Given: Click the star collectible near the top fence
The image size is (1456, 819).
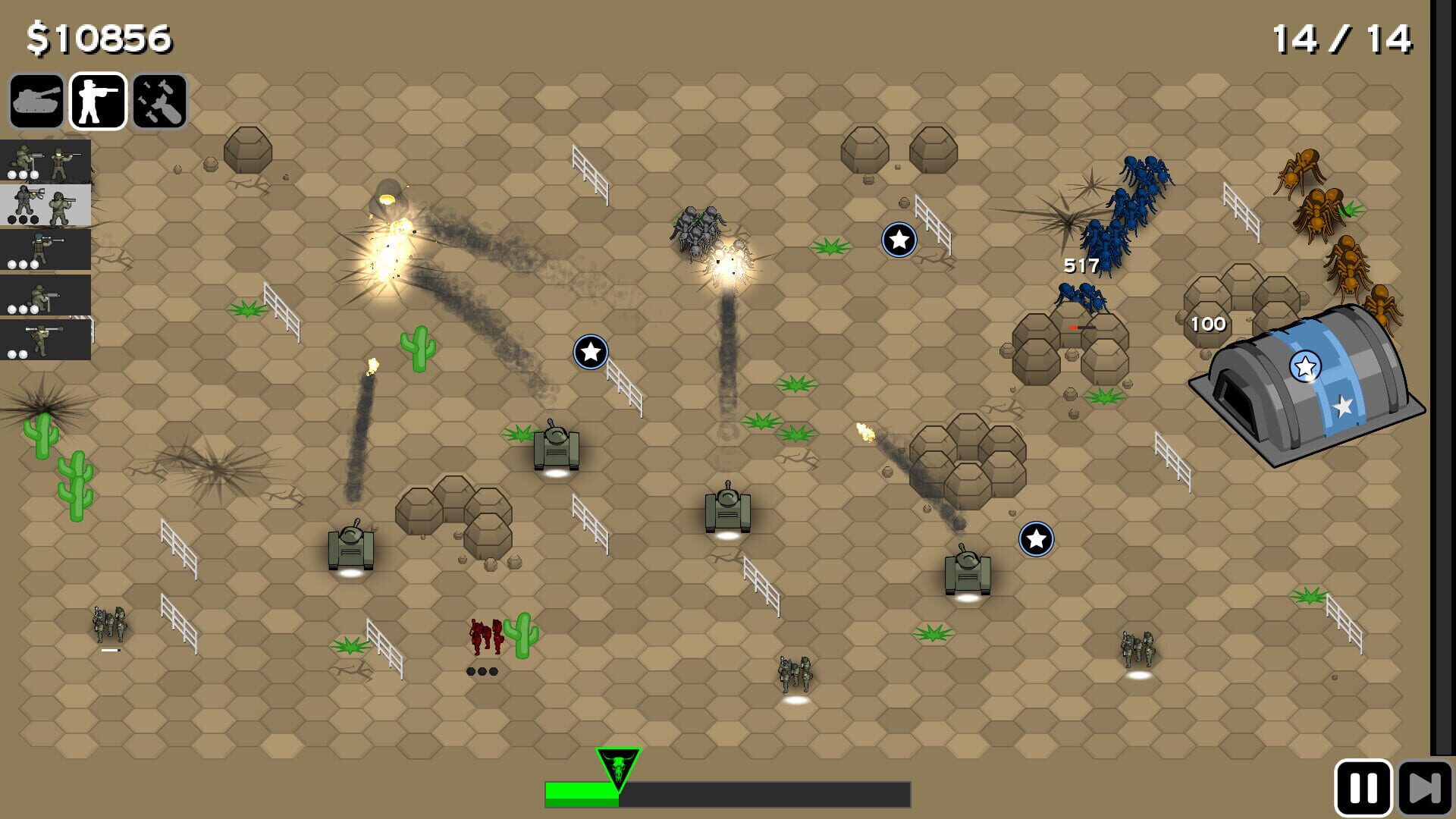Looking at the screenshot, I should [x=898, y=240].
